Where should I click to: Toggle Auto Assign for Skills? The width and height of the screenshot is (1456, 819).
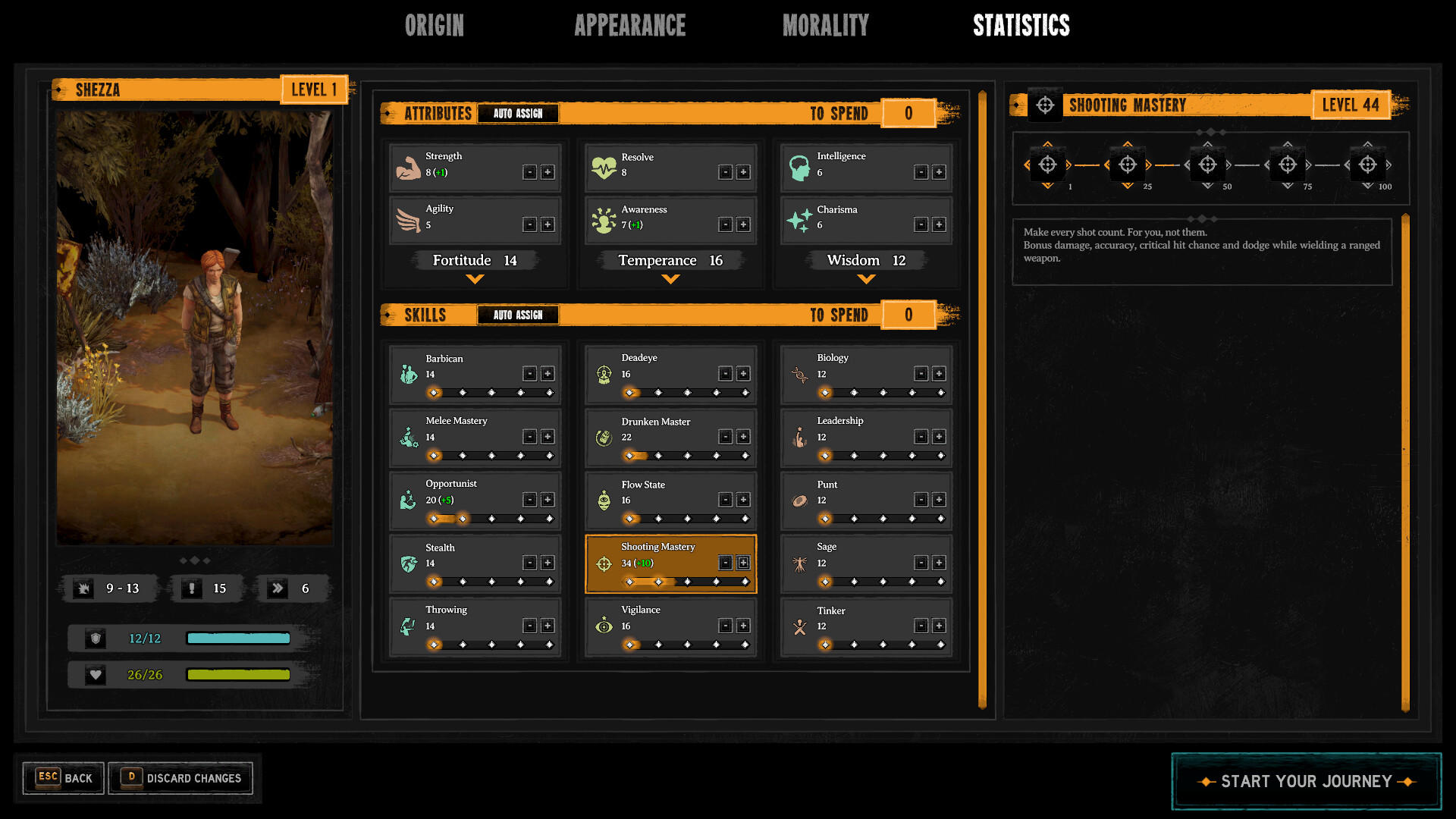[x=518, y=315]
